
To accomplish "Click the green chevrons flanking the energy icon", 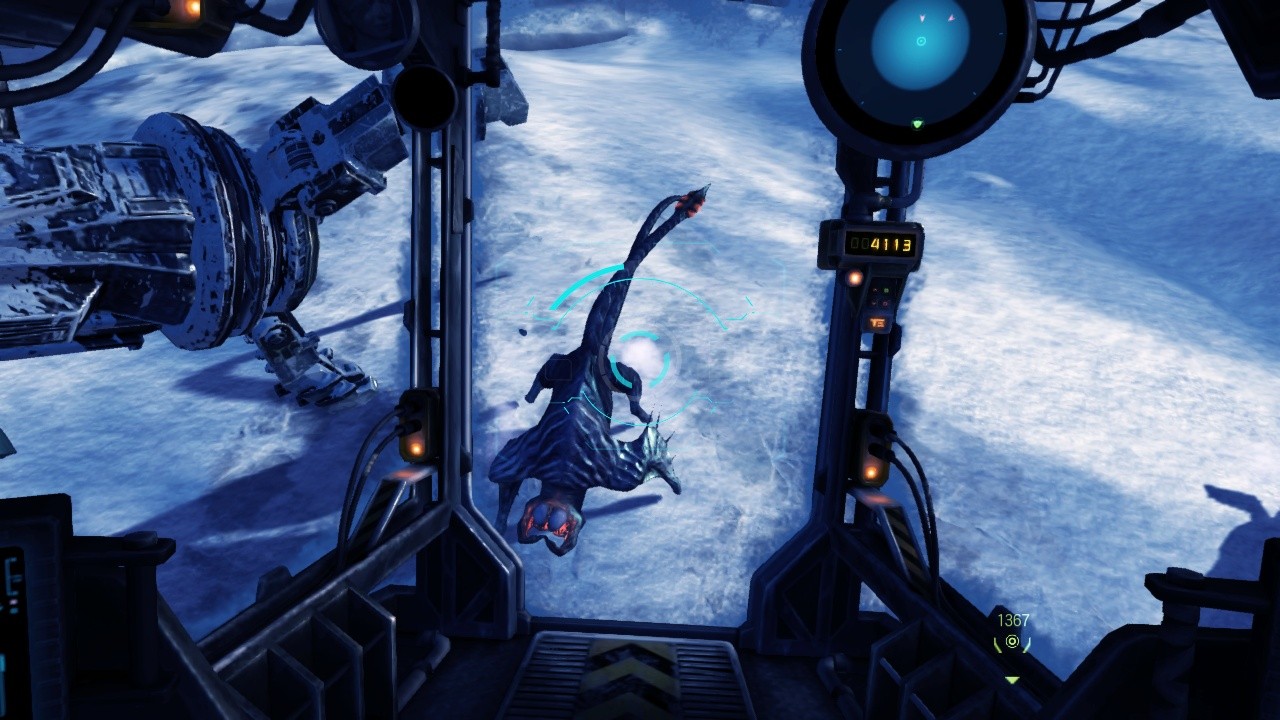I will click(998, 645).
